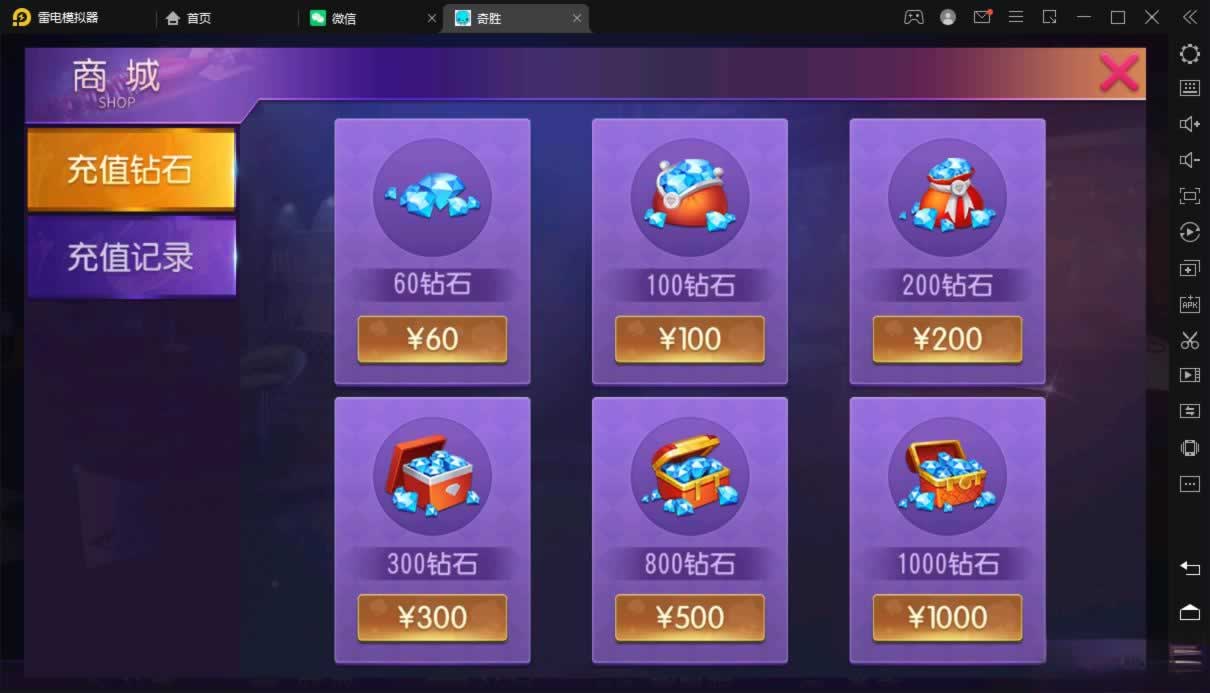Select the ¥1000 price button
Image resolution: width=1210 pixels, height=693 pixels.
pyautogui.click(x=947, y=617)
